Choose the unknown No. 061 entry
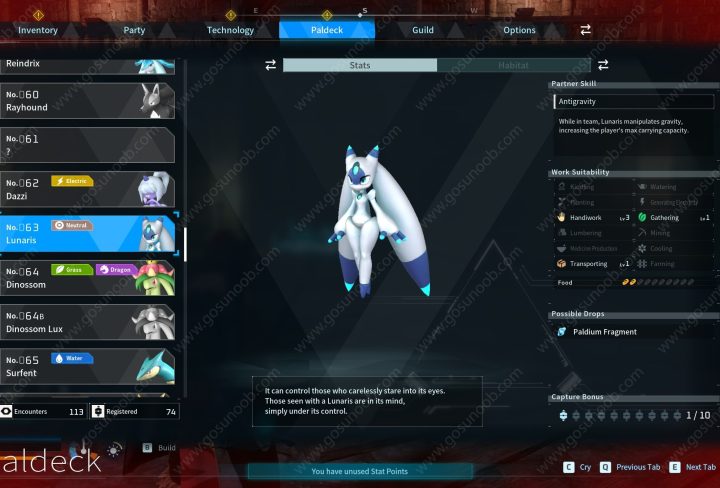Screen dimensions: 720x488 point(88,145)
